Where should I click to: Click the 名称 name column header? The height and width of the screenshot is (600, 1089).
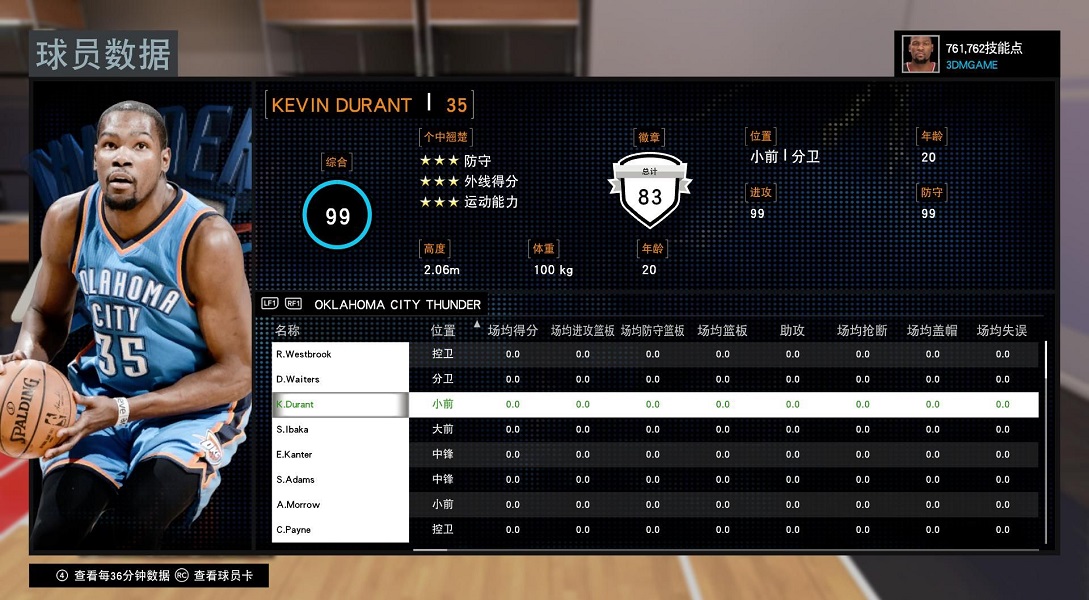(x=288, y=330)
